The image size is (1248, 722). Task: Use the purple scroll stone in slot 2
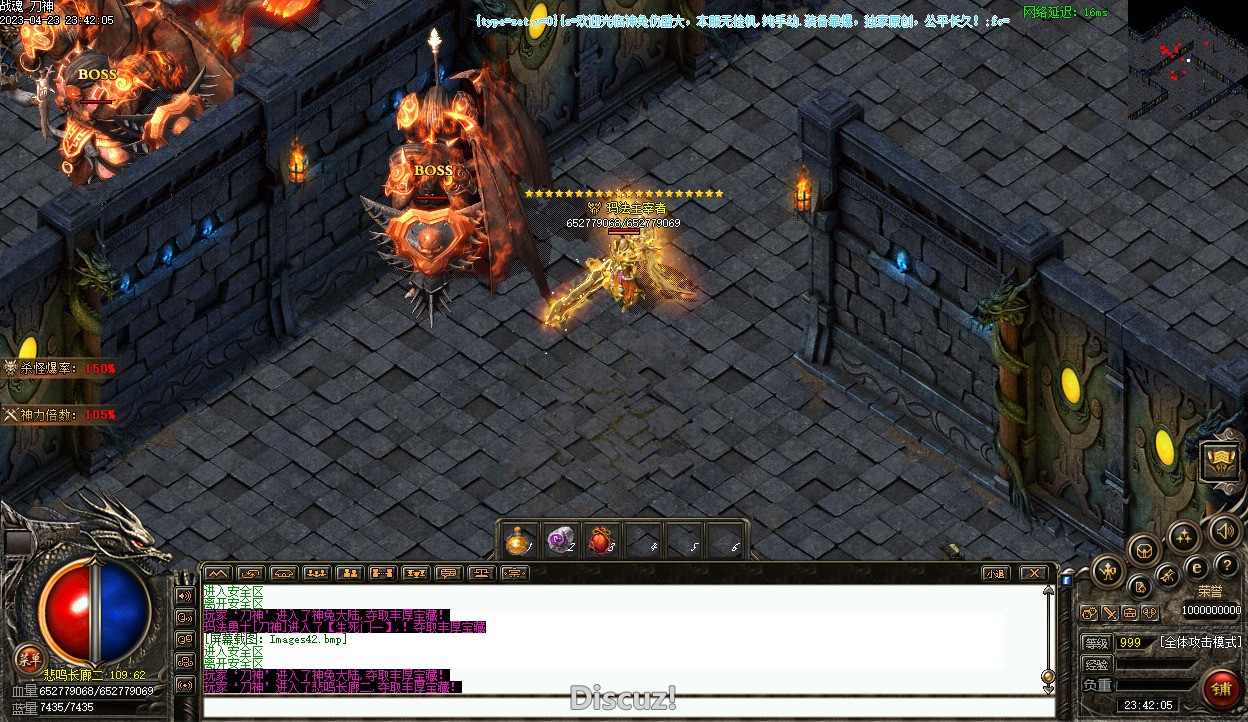coord(559,541)
